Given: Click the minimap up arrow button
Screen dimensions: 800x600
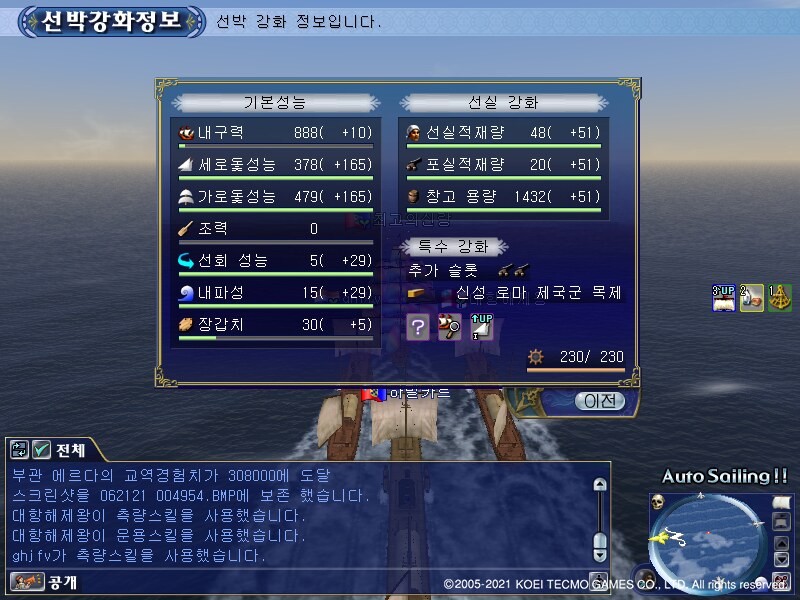Looking at the screenshot, I should pos(783,543).
